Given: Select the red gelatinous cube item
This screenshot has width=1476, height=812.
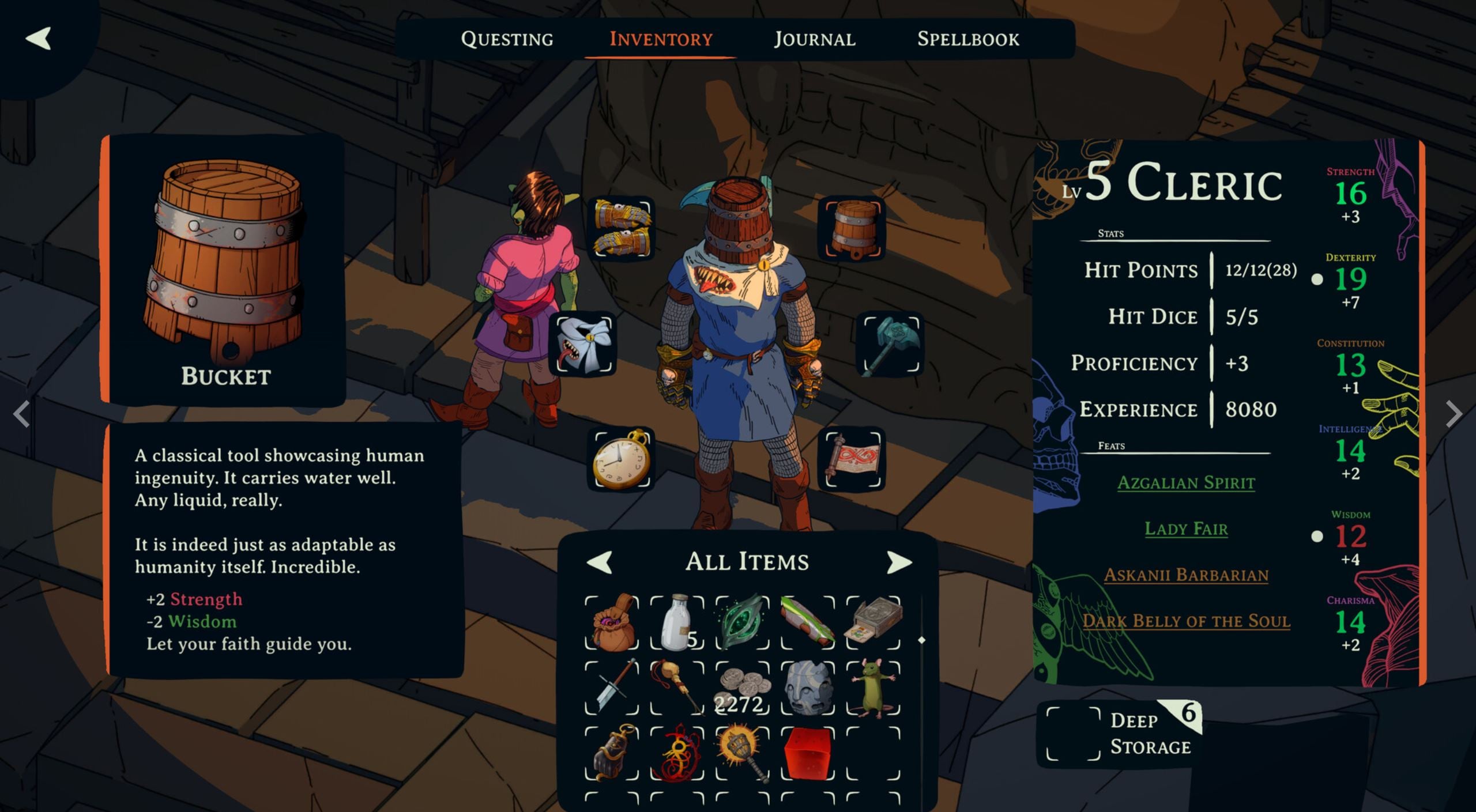Looking at the screenshot, I should tap(808, 753).
